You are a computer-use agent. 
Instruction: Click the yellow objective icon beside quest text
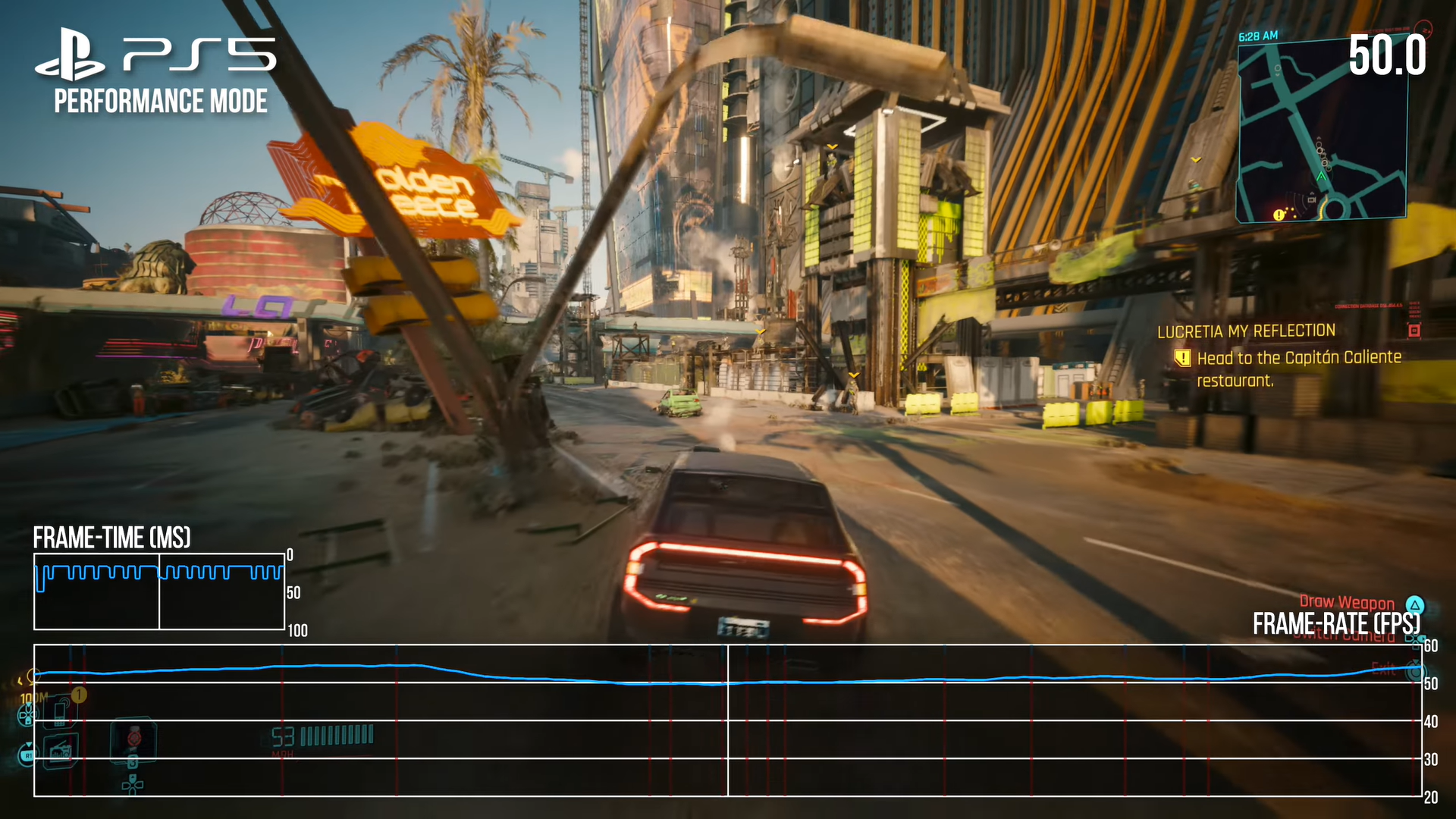coord(1182,358)
